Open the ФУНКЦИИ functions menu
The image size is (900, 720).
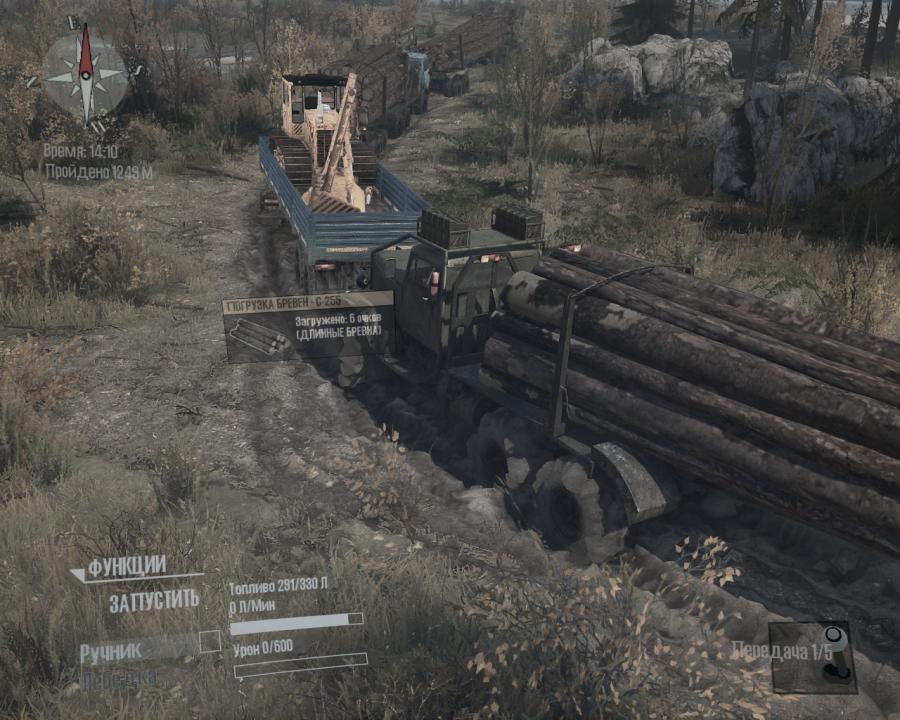point(126,567)
